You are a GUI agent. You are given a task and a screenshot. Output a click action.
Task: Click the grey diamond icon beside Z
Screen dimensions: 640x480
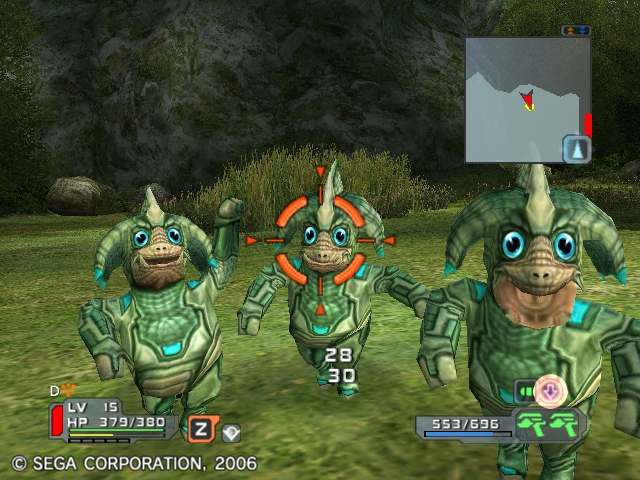231,433
